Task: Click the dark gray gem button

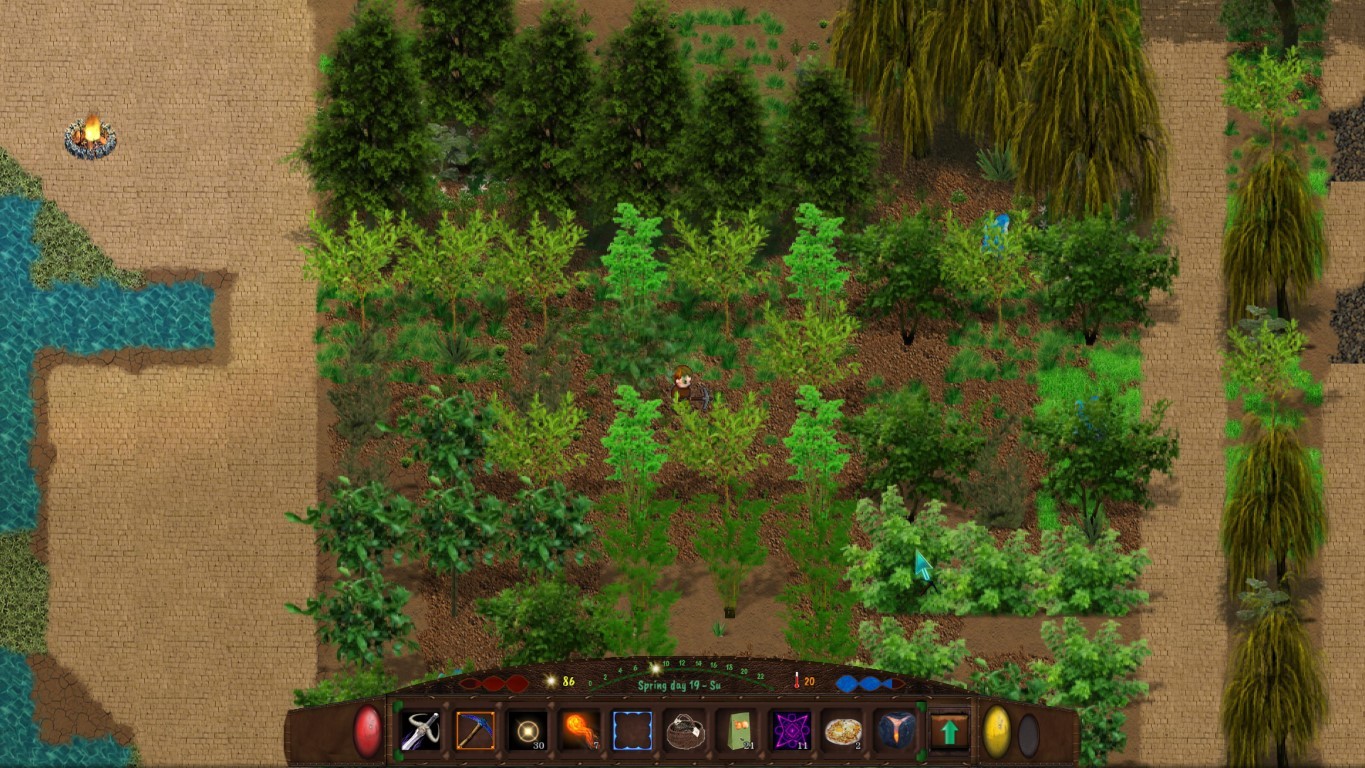Action: pos(1028,735)
